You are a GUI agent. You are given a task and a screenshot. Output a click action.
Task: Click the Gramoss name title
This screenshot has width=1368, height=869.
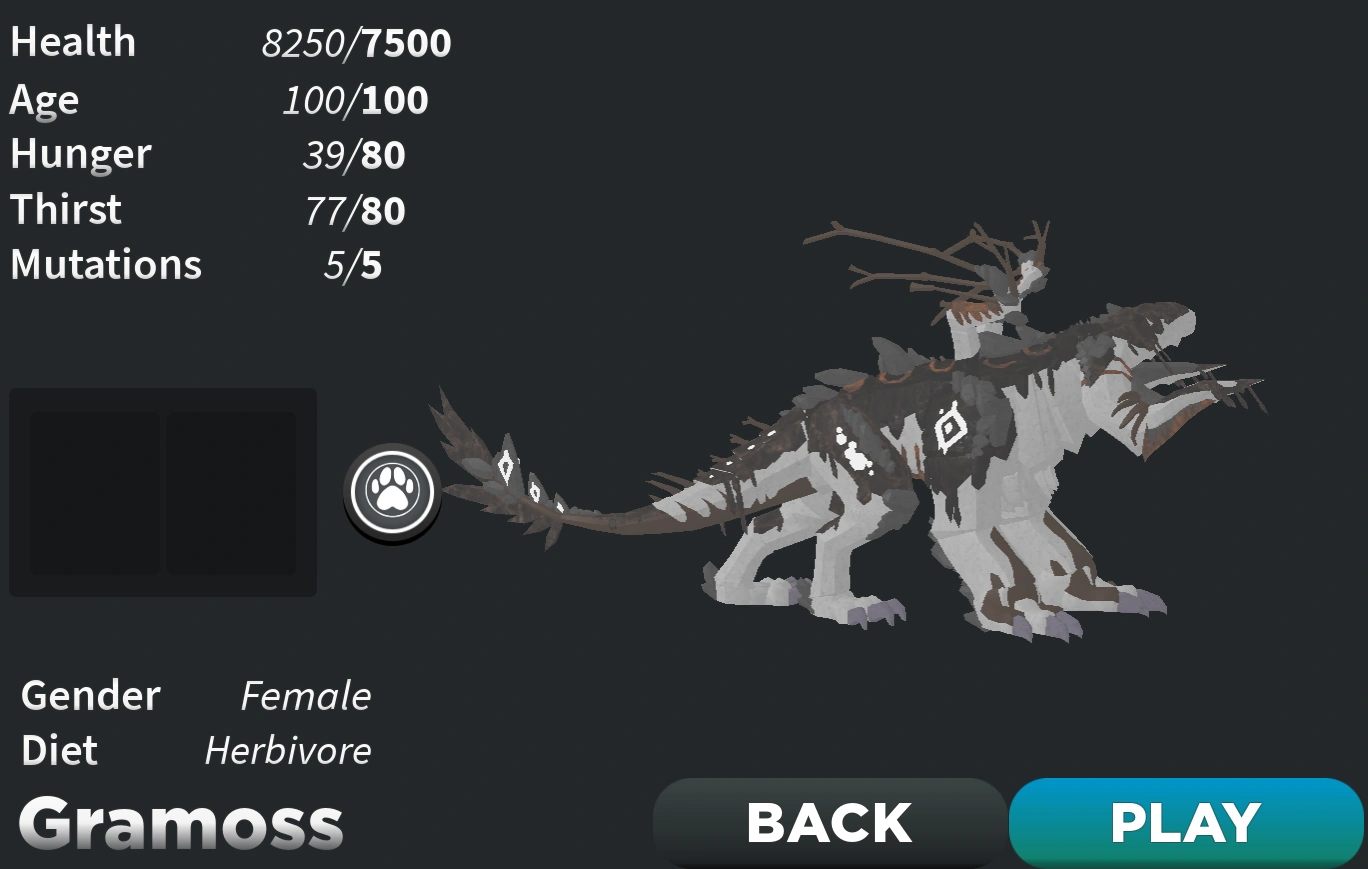click(x=180, y=822)
